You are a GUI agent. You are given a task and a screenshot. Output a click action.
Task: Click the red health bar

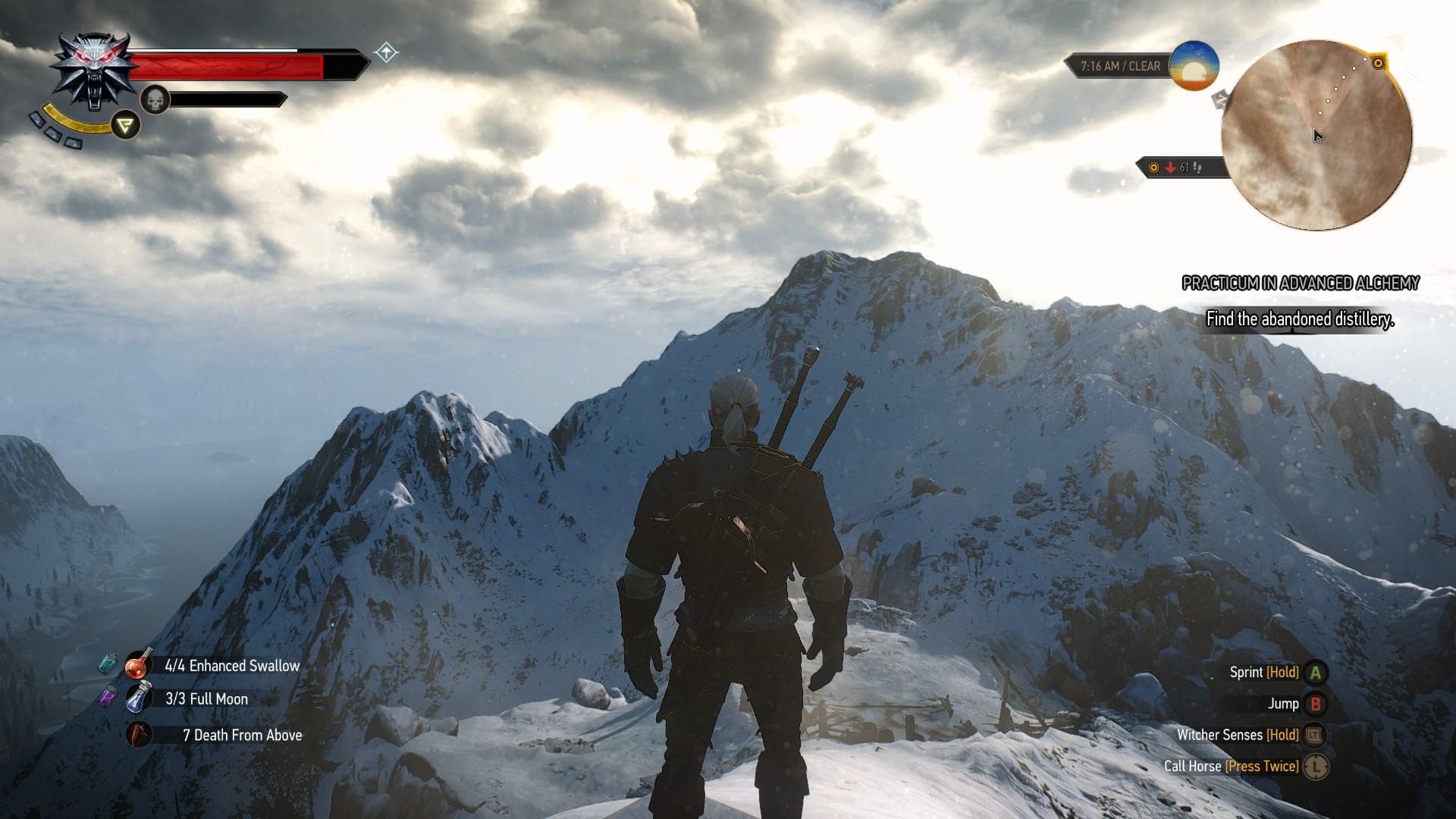pos(227,64)
